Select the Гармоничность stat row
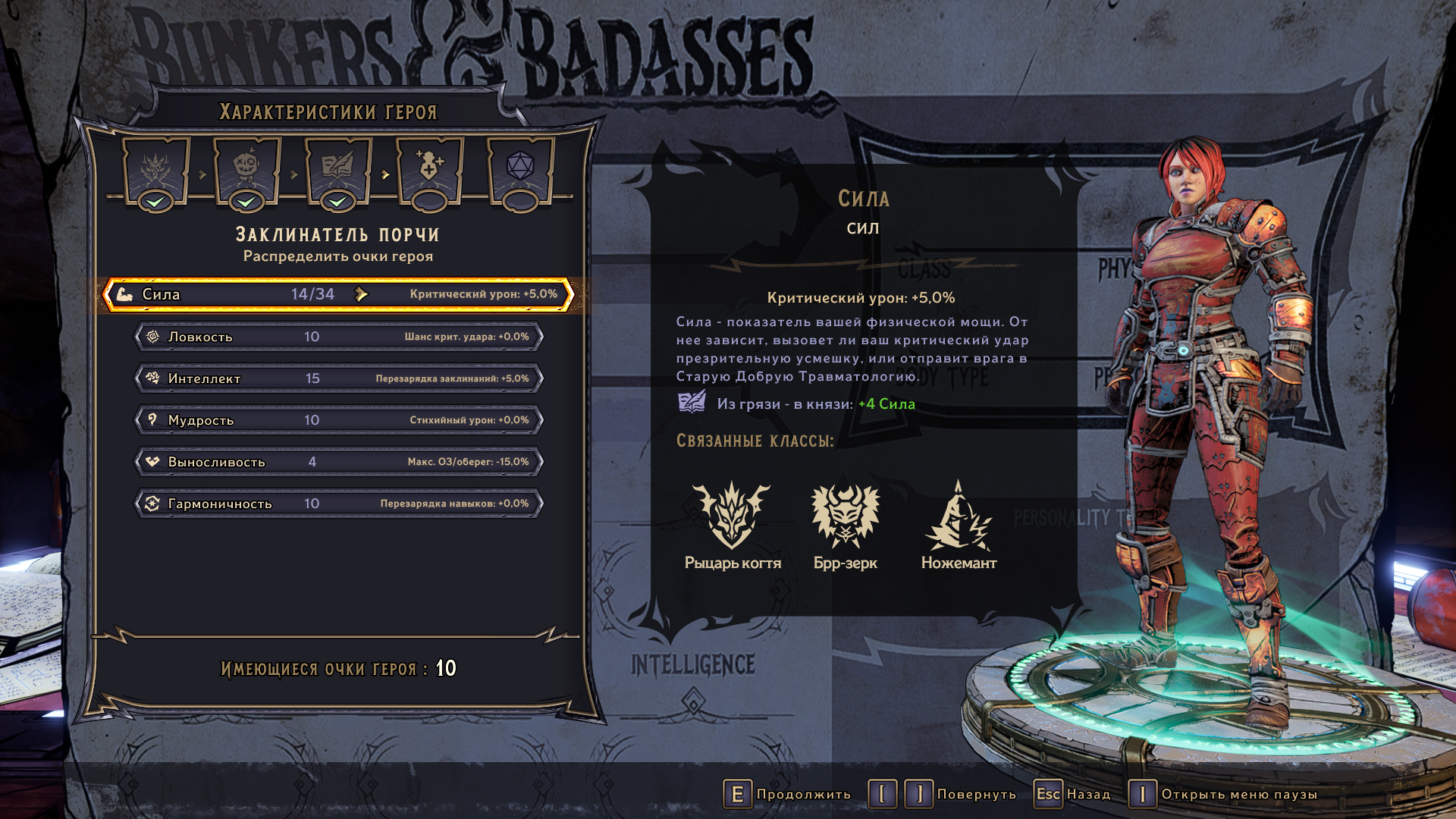 pyautogui.click(x=338, y=504)
